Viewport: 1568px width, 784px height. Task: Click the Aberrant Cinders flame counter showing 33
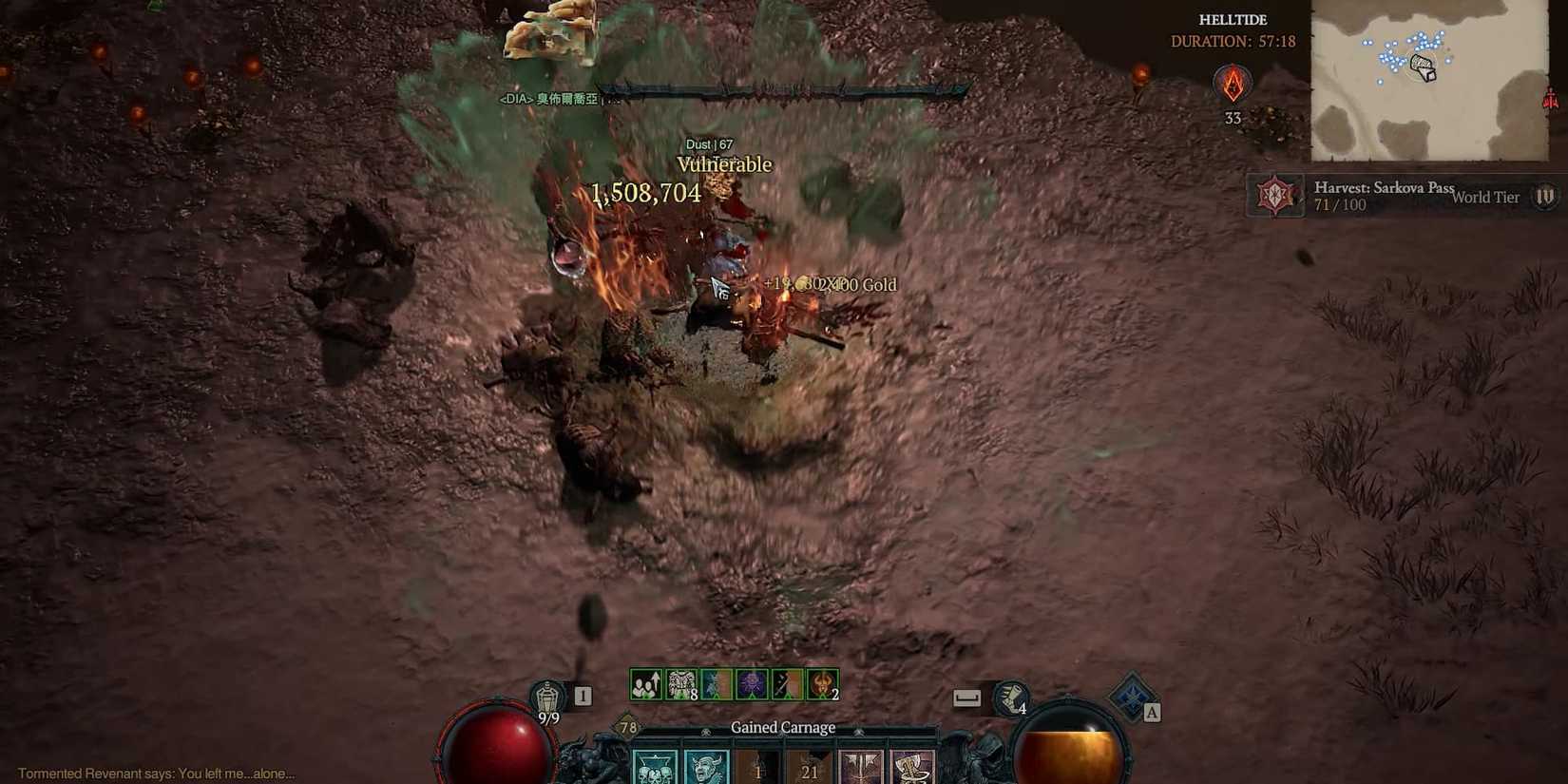[1234, 90]
